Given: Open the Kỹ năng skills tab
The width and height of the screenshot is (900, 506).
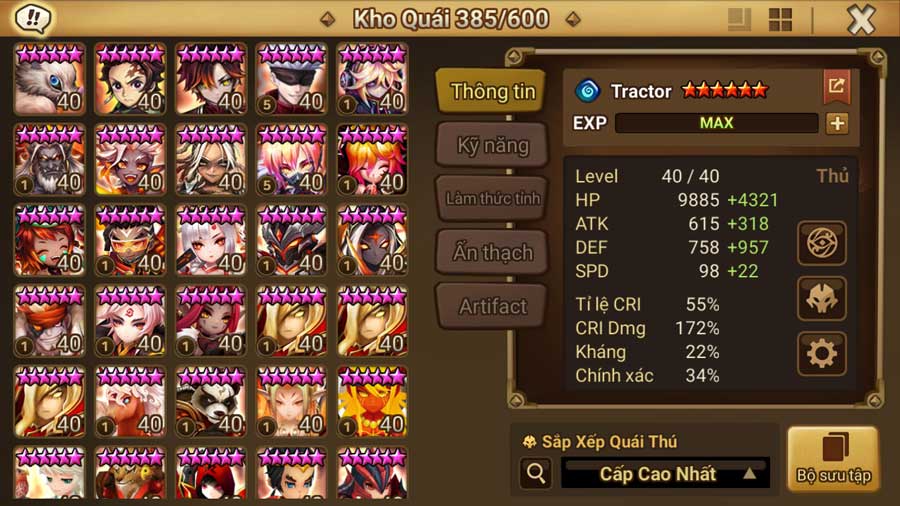Looking at the screenshot, I should (x=492, y=146).
